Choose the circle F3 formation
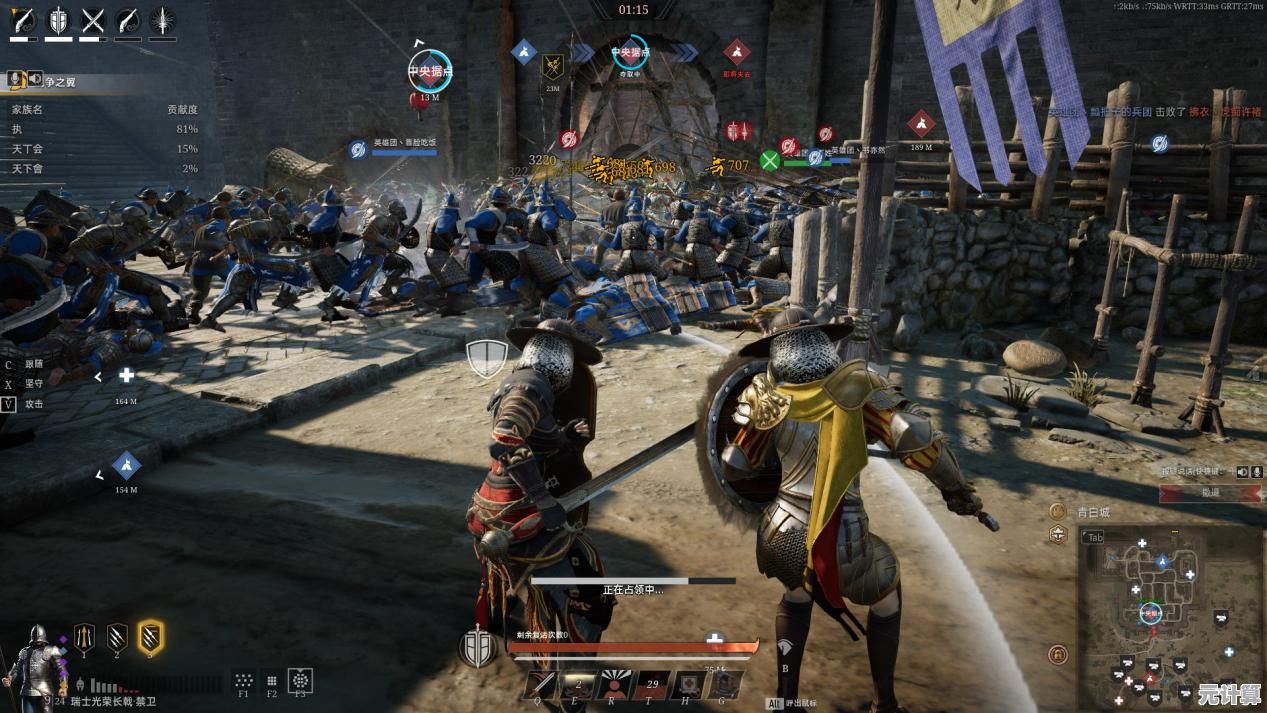The image size is (1267, 713). 300,681
